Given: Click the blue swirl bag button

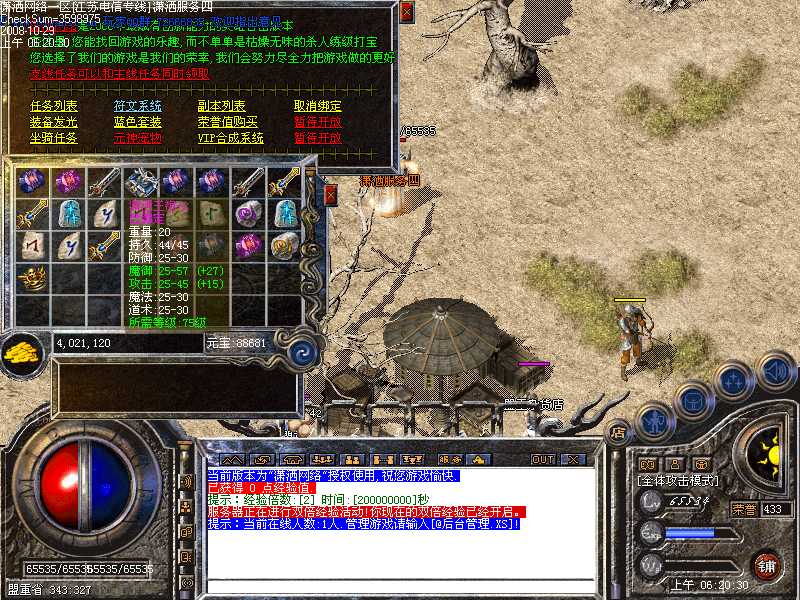Looking at the screenshot, I should click(302, 351).
